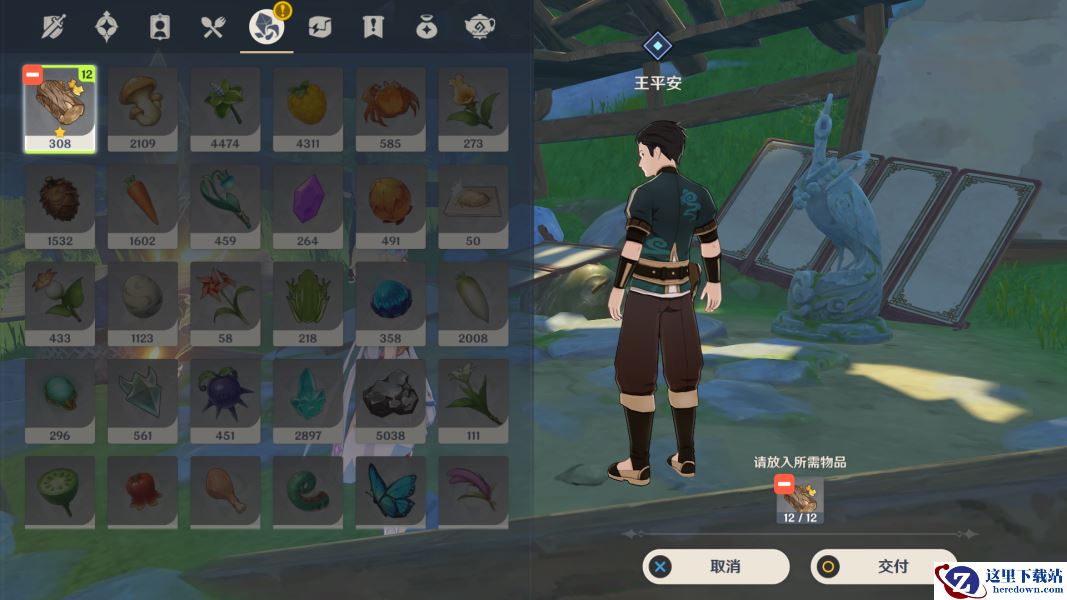Select the orange crab item slot

(x=390, y=108)
